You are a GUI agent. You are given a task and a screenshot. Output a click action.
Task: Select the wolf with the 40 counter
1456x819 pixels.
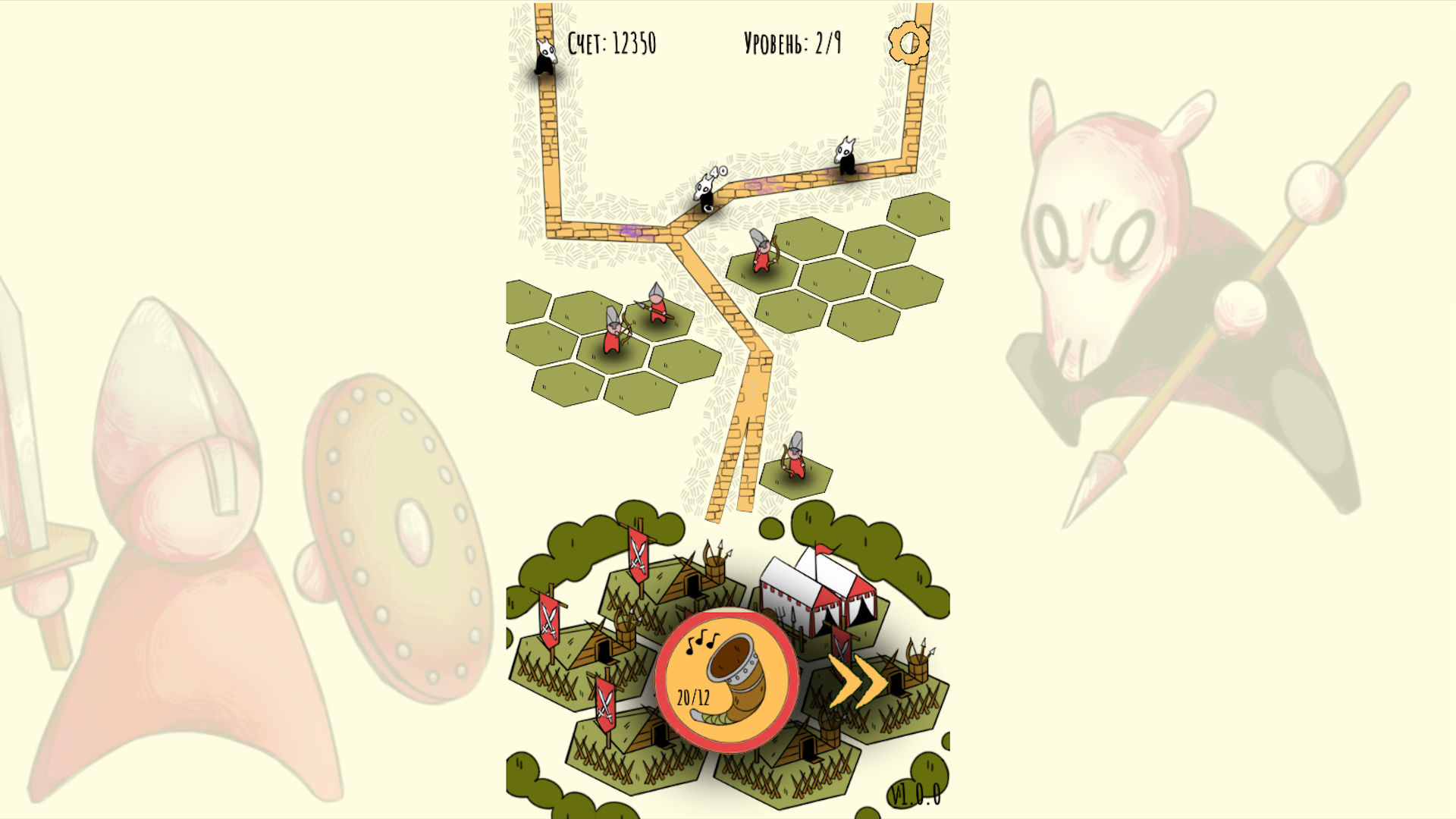[704, 193]
